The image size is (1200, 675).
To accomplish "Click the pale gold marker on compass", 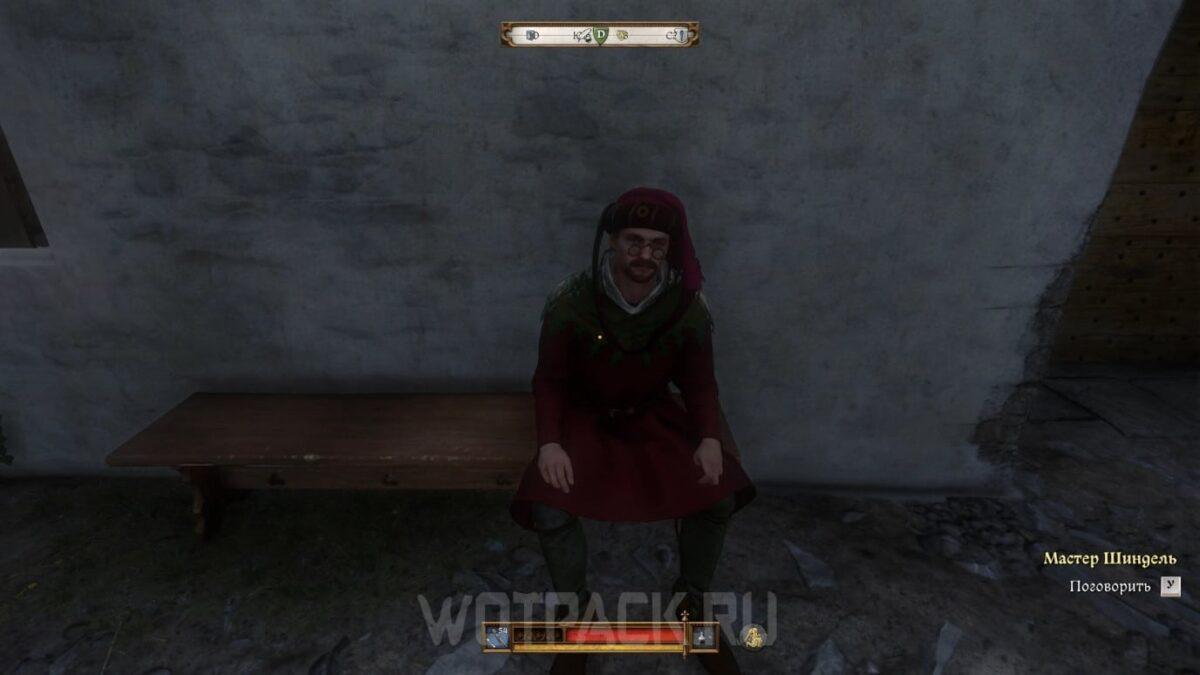I will [621, 35].
